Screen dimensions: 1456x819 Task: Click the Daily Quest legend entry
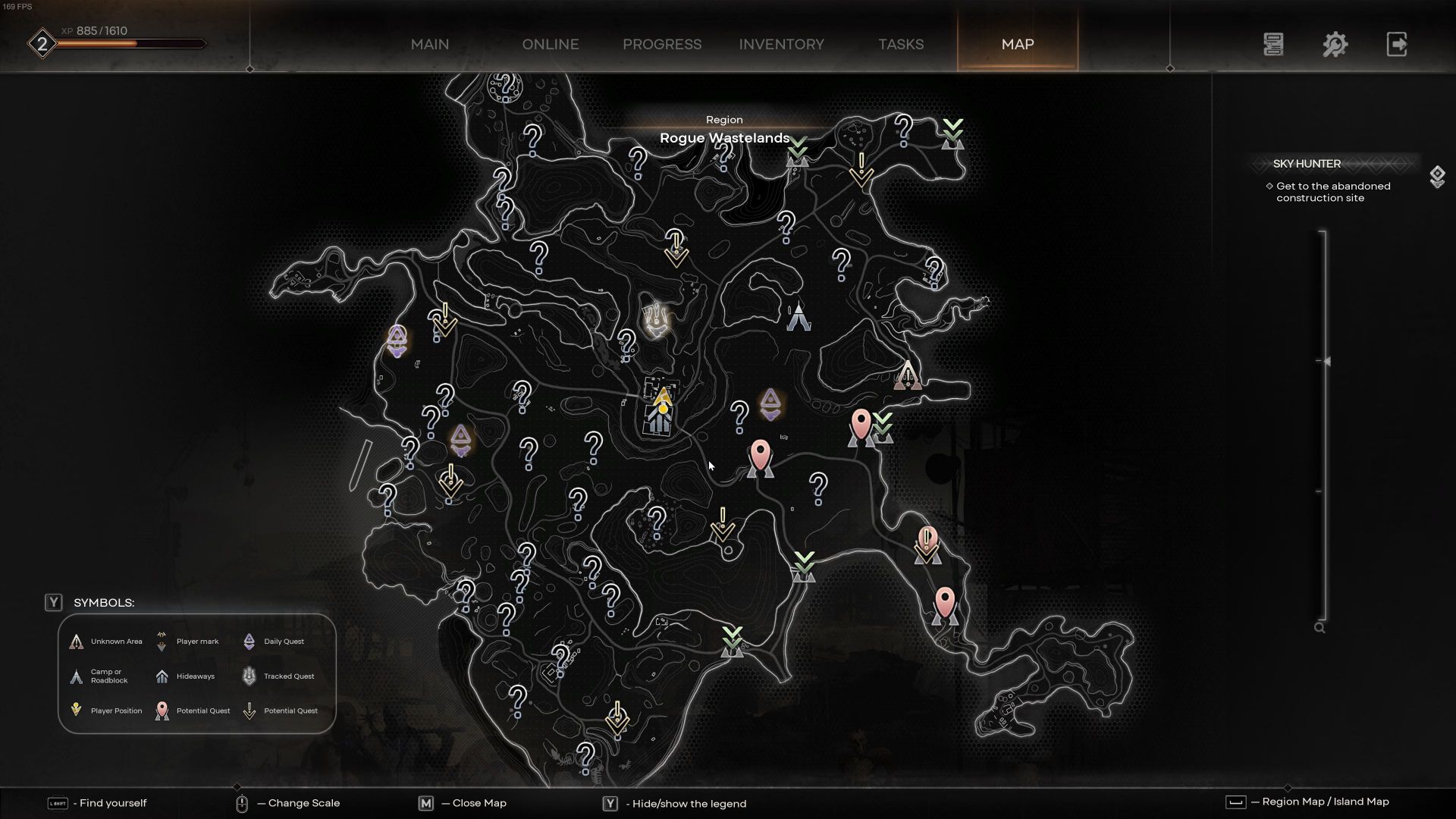274,642
